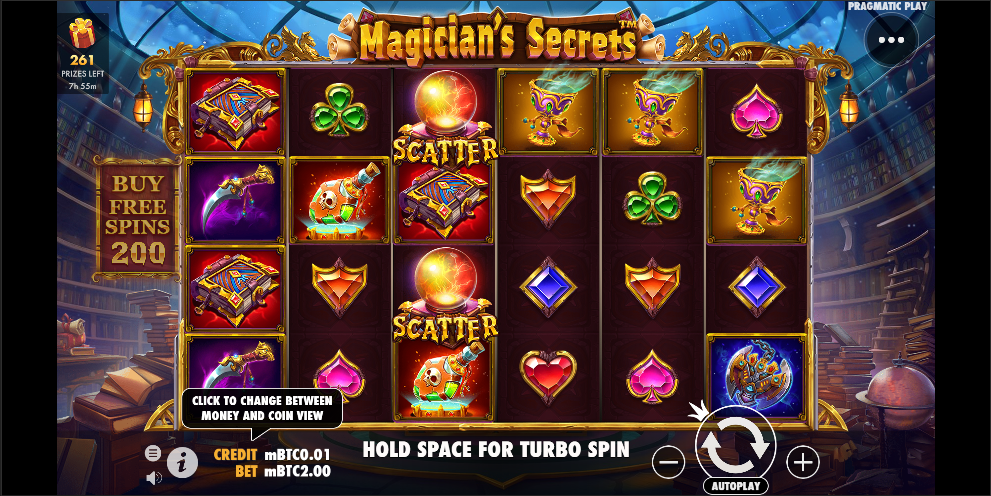Increase the bet with the plus button
This screenshot has width=991, height=496.
tap(802, 461)
